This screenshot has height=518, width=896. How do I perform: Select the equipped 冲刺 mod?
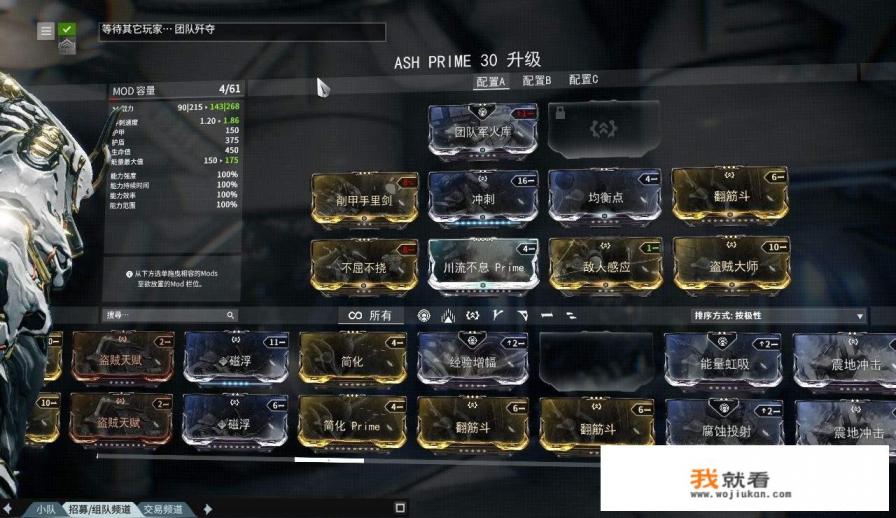click(483, 196)
